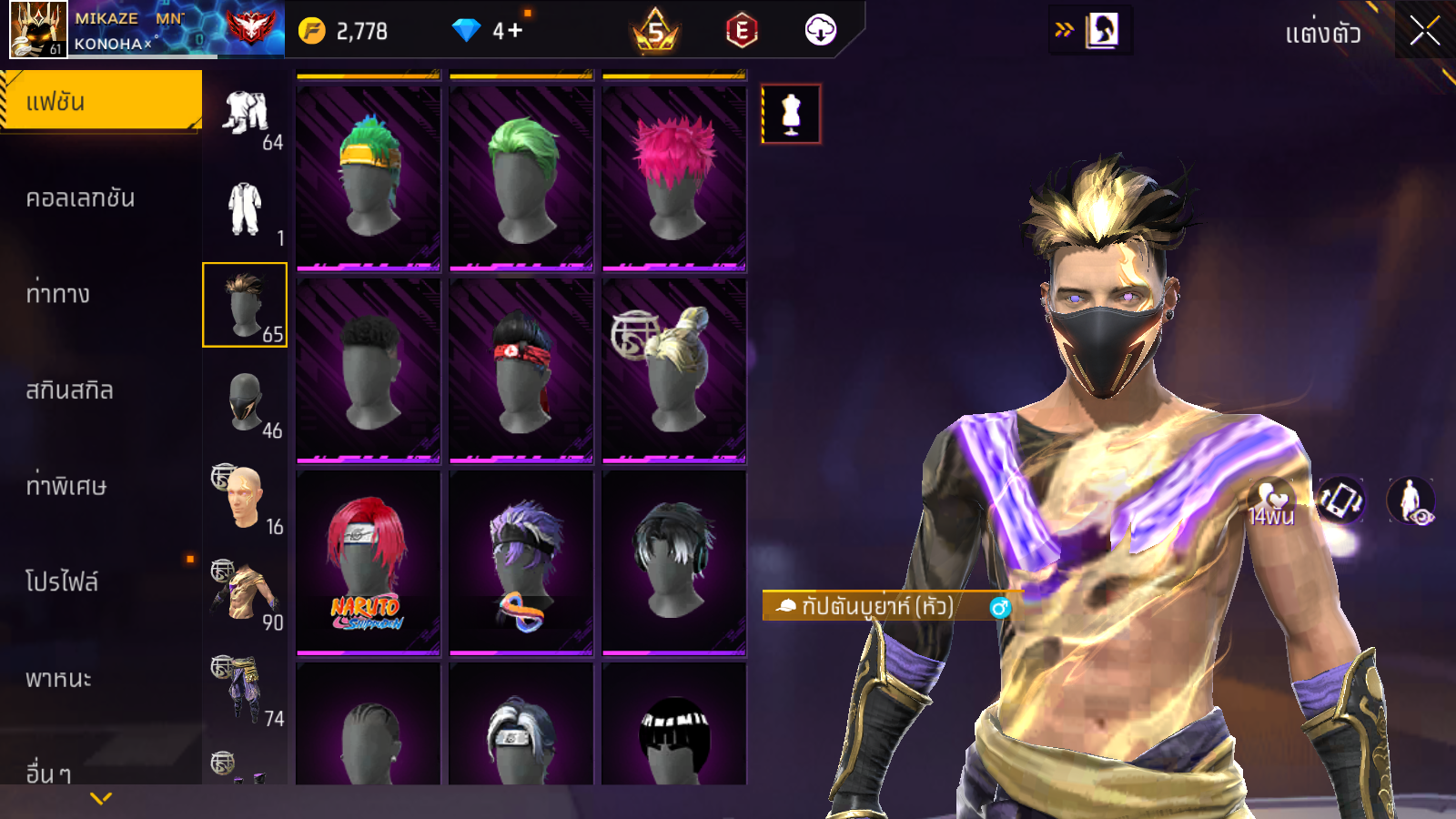
Task: Switch to the คอลเลกชัน collection tab
Action: 80,198
